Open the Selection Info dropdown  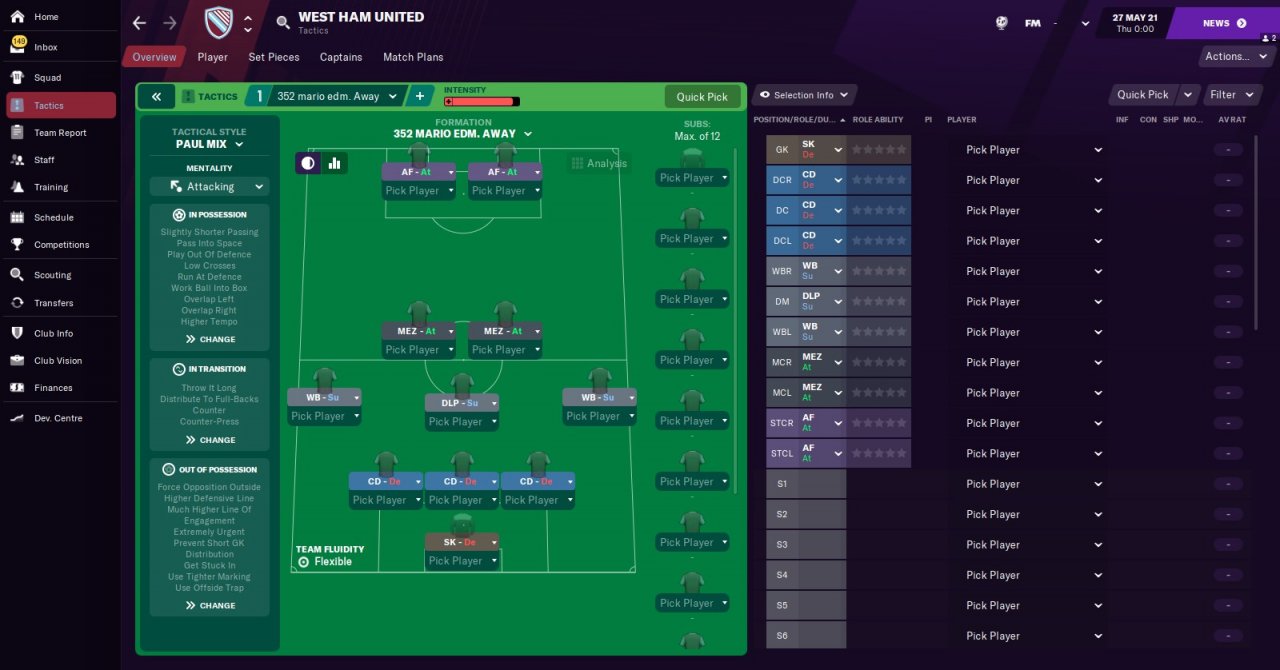(804, 95)
